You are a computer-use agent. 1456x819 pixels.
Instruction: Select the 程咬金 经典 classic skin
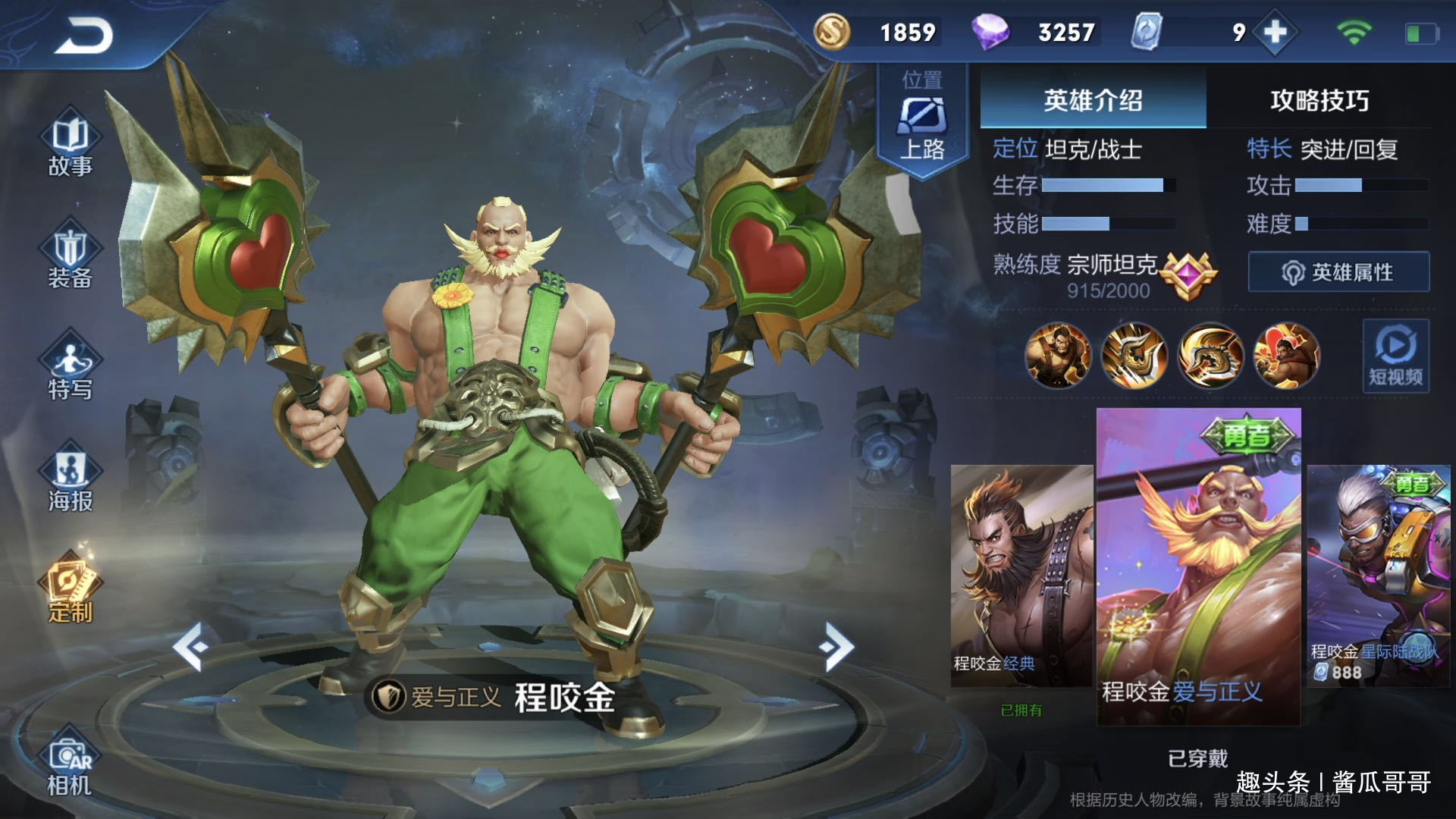[1021, 576]
